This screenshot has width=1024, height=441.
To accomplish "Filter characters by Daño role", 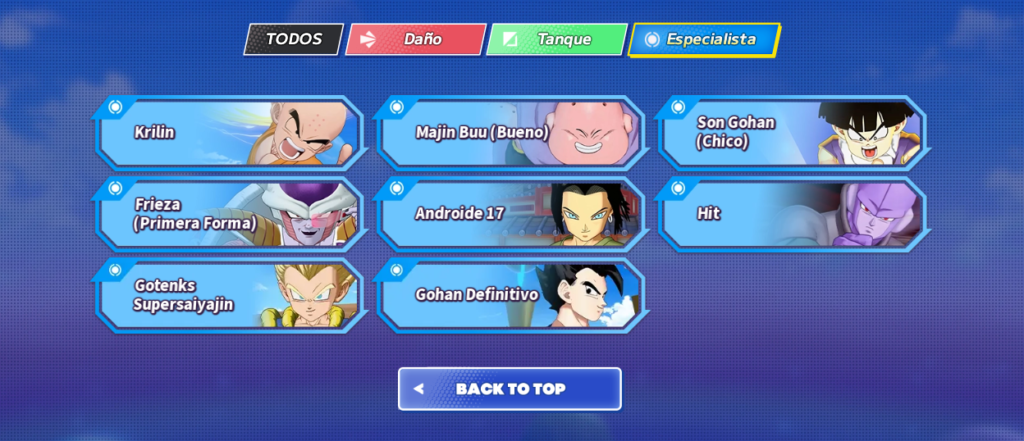I will tap(415, 40).
